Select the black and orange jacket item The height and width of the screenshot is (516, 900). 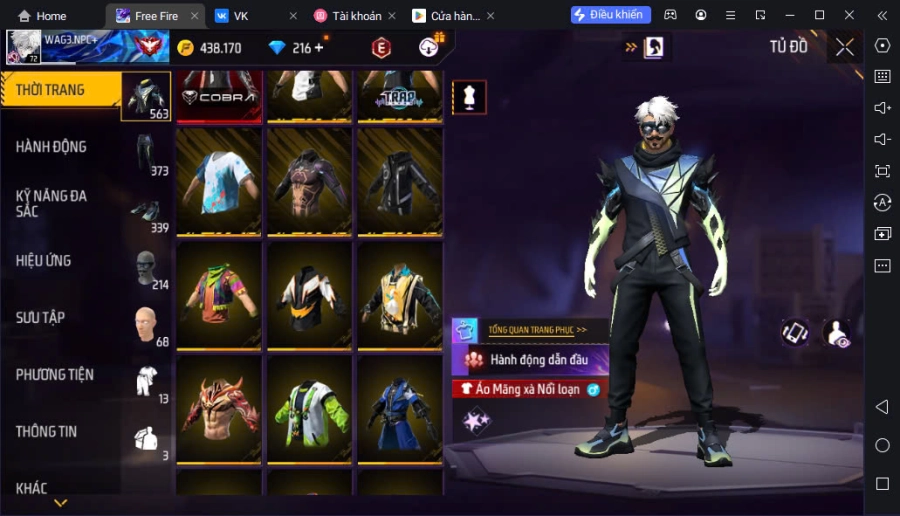[308, 295]
